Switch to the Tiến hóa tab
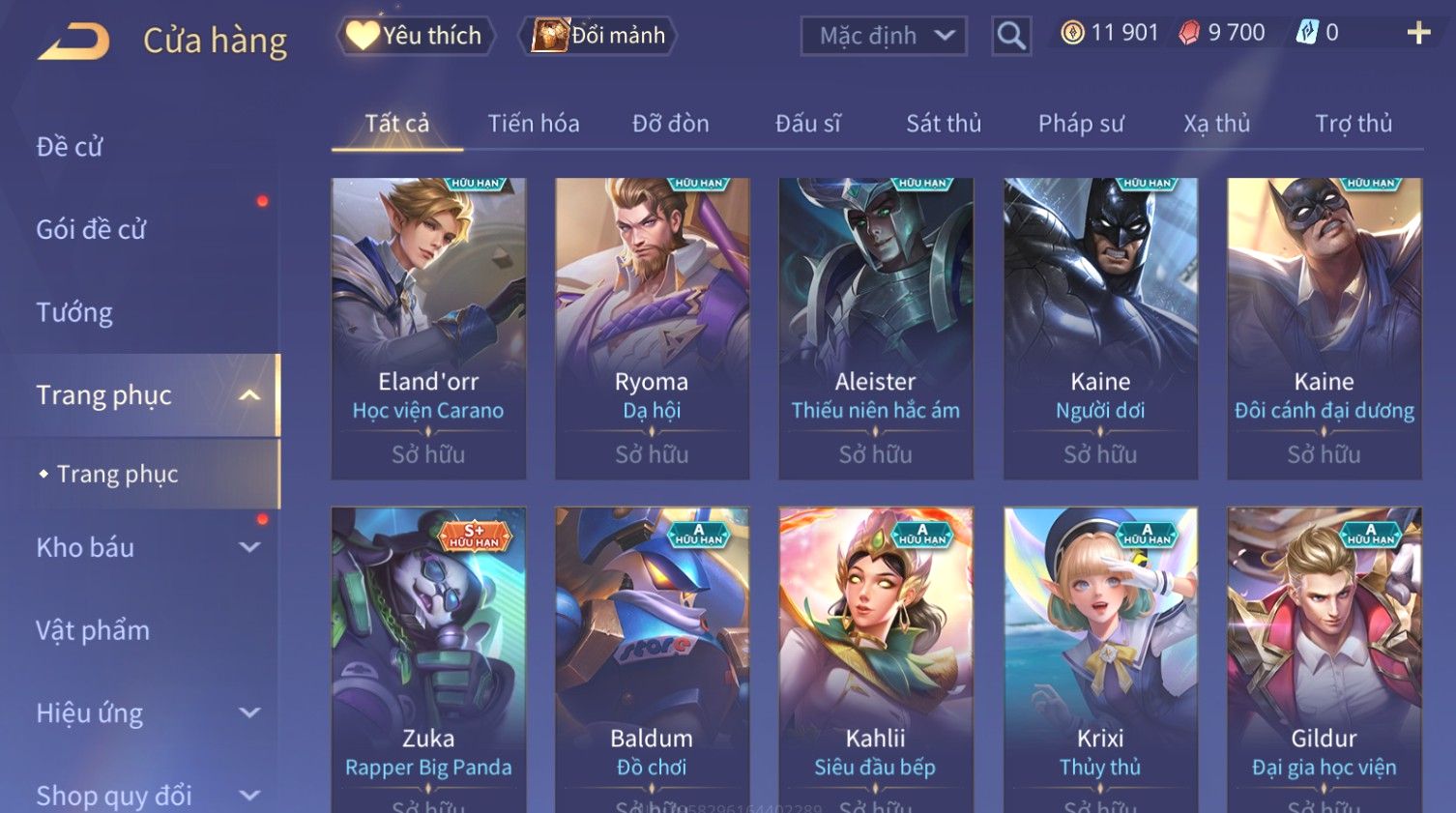The image size is (1456, 813). 533,124
